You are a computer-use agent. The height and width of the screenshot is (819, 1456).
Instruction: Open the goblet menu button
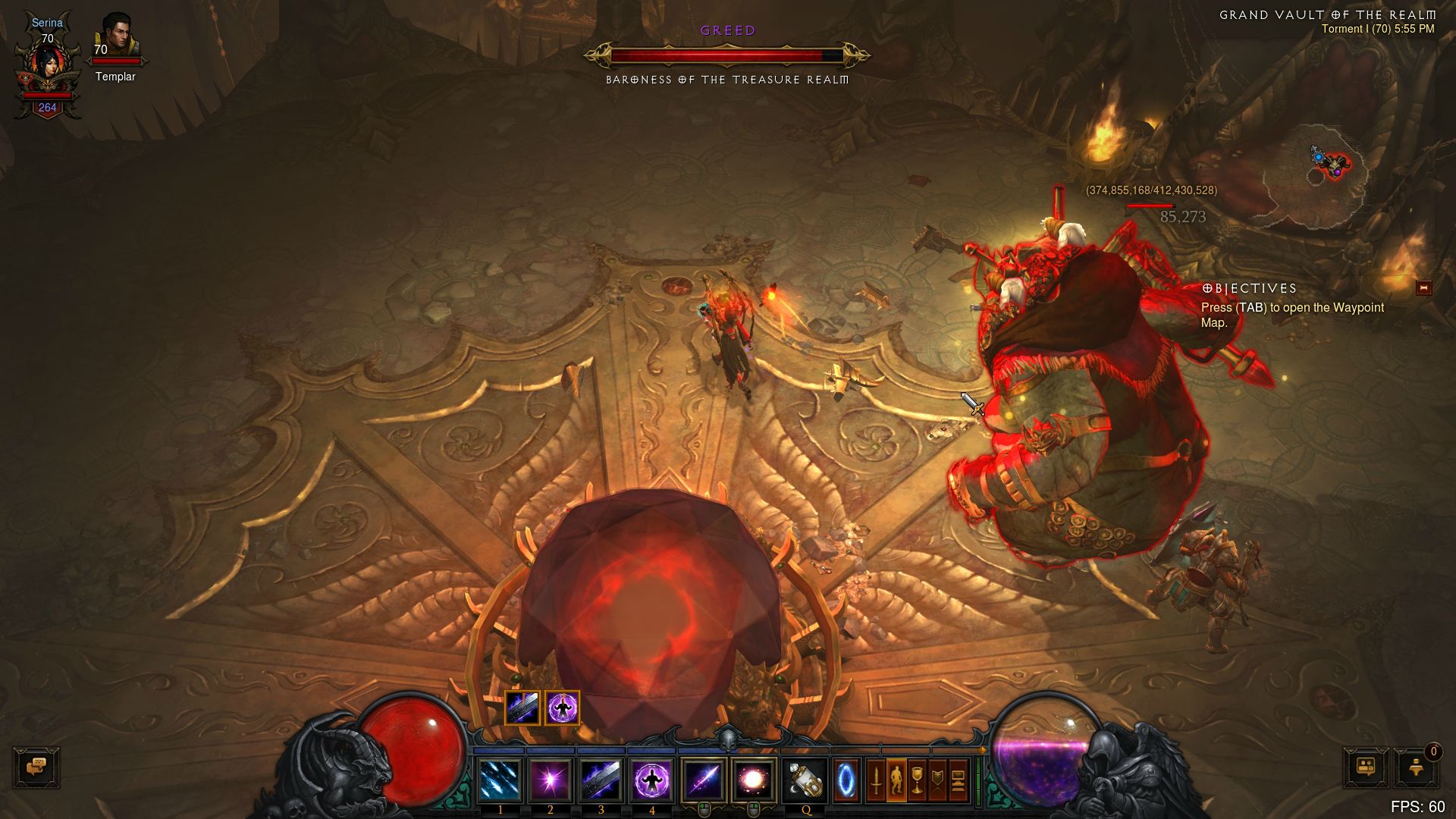[917, 780]
